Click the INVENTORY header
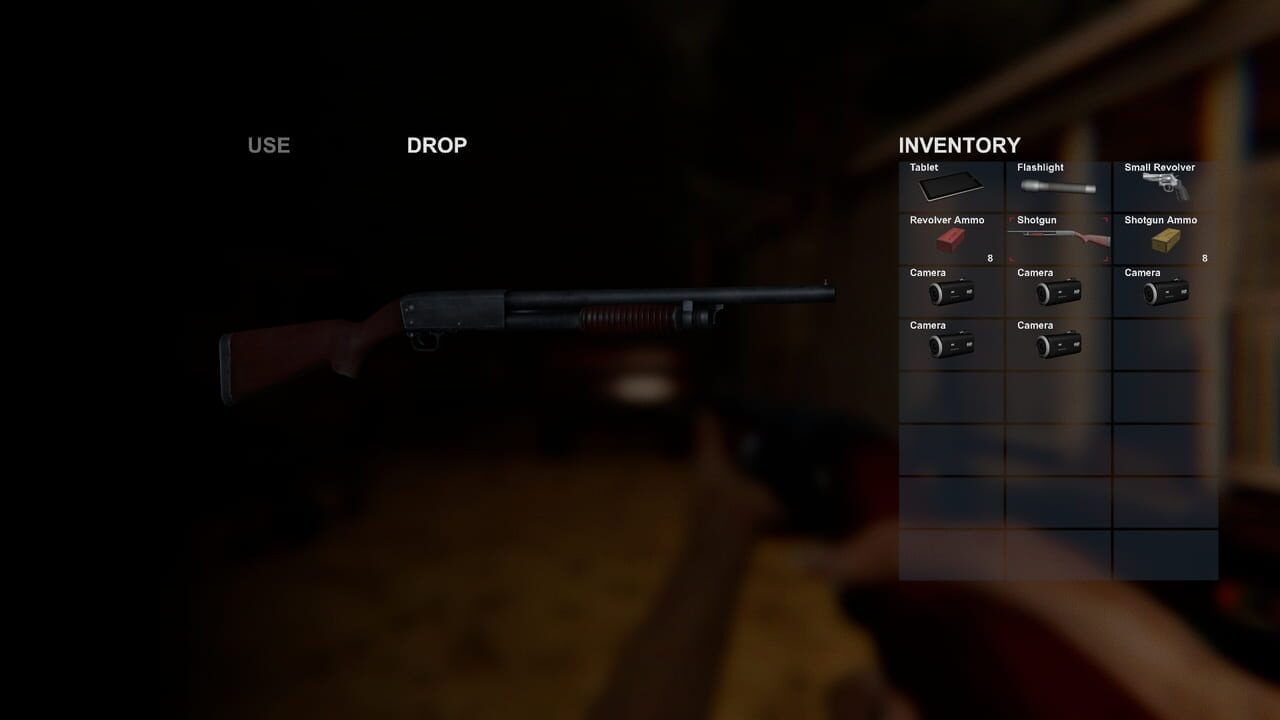Viewport: 1280px width, 720px height. (x=959, y=145)
